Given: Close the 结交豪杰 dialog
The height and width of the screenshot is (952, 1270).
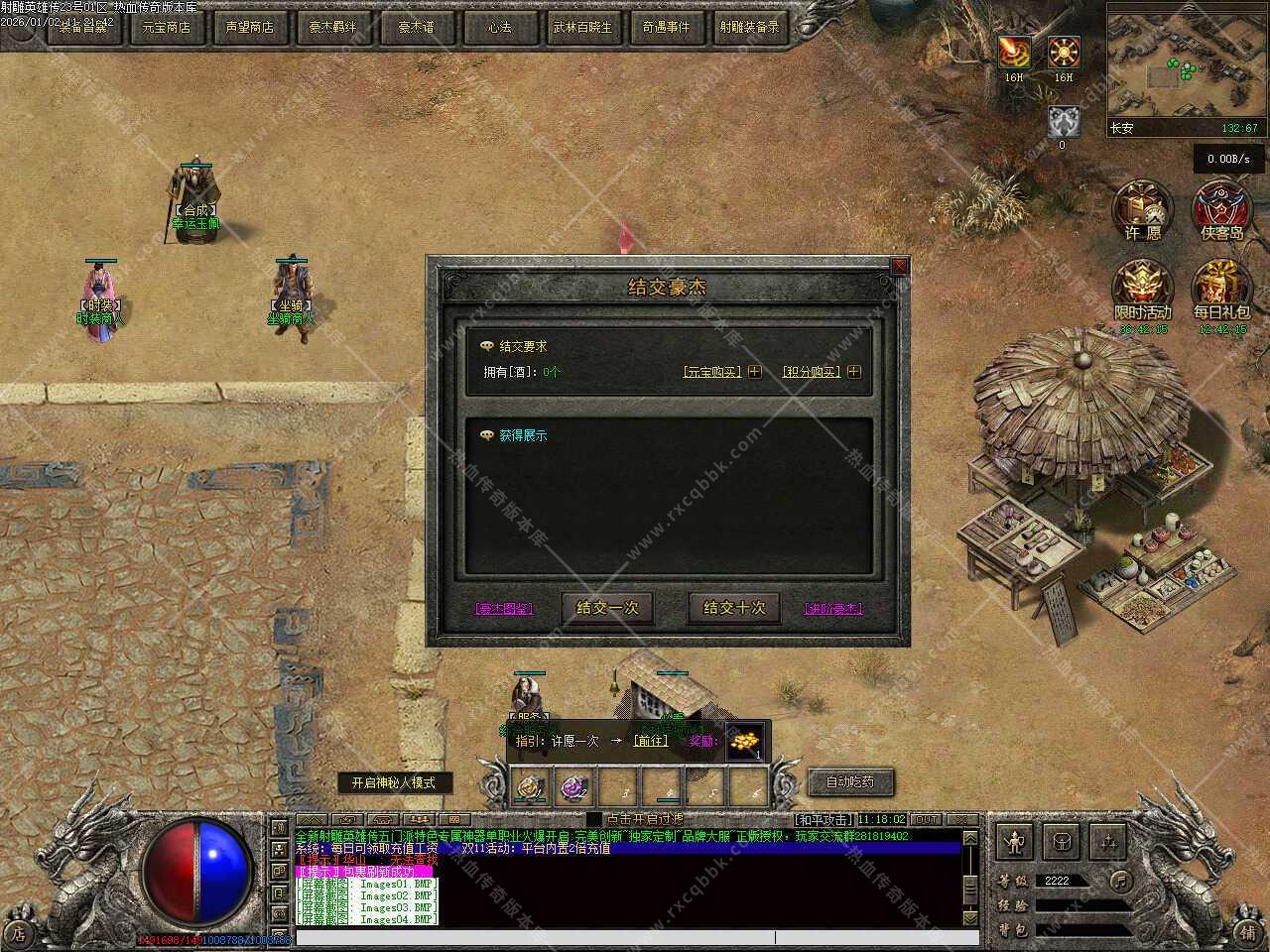Looking at the screenshot, I should coord(899,266).
